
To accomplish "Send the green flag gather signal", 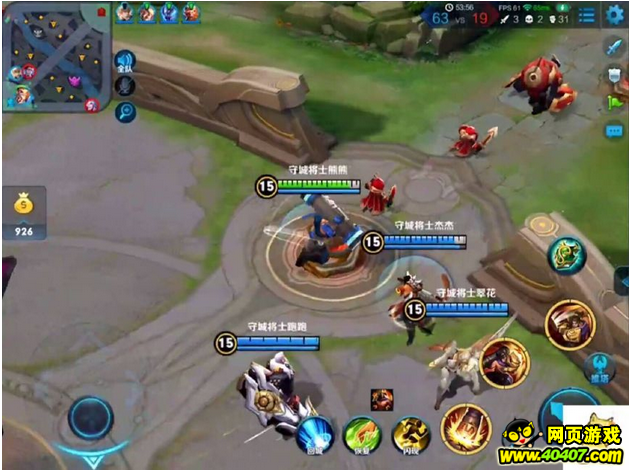I will 614,102.
